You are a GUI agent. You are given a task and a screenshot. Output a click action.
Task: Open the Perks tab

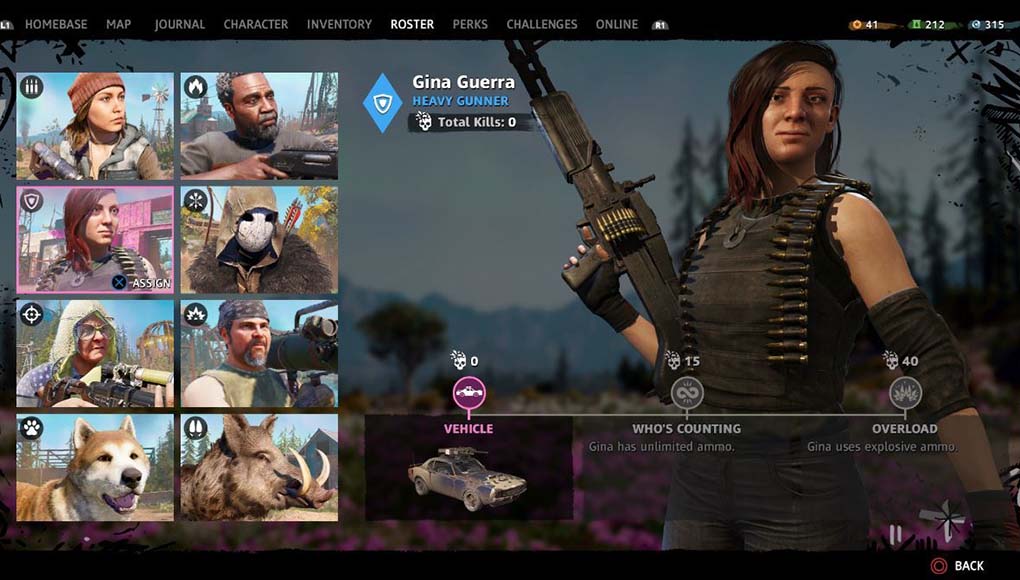(470, 24)
